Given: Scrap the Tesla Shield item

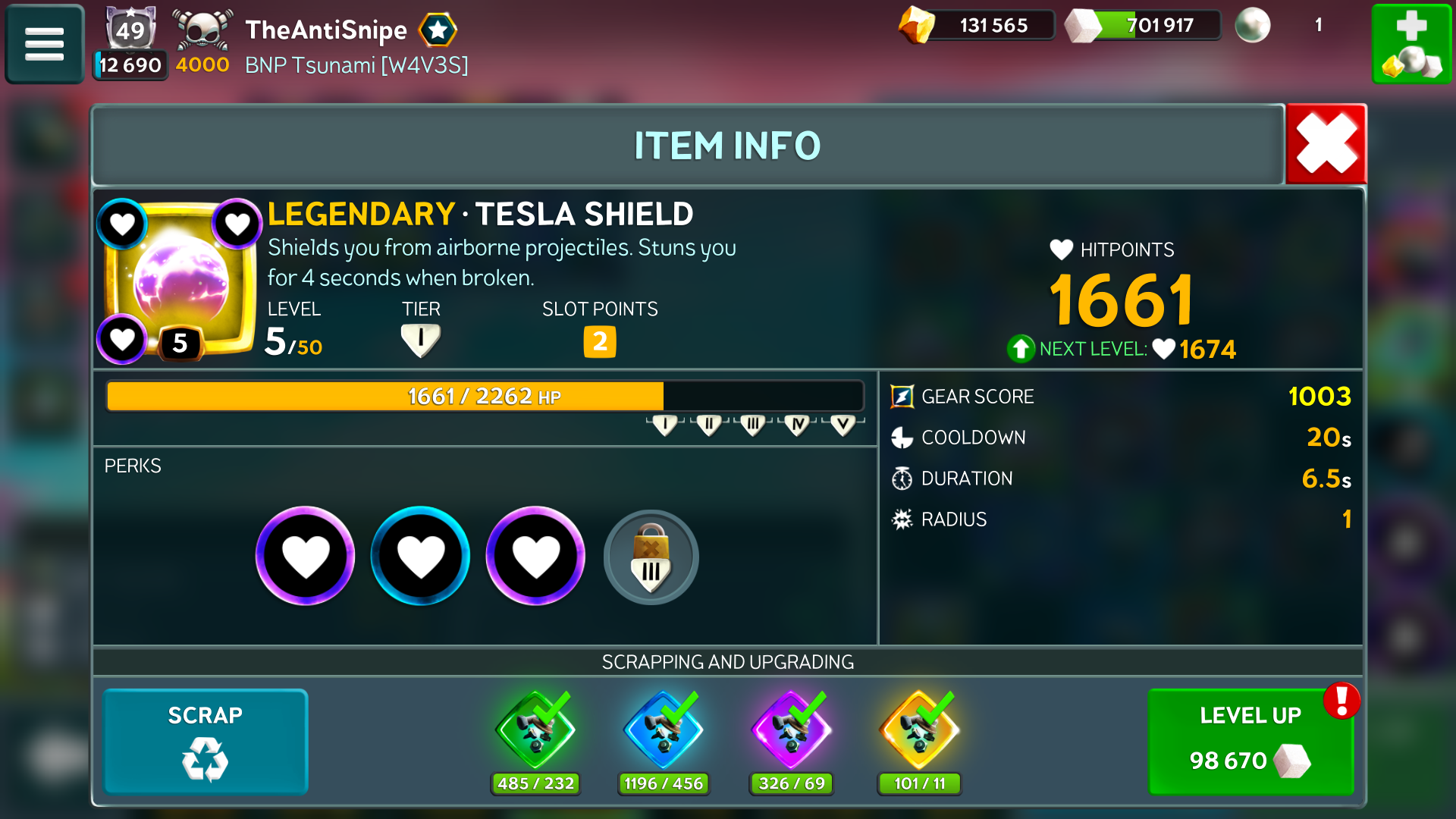Looking at the screenshot, I should pyautogui.click(x=205, y=741).
